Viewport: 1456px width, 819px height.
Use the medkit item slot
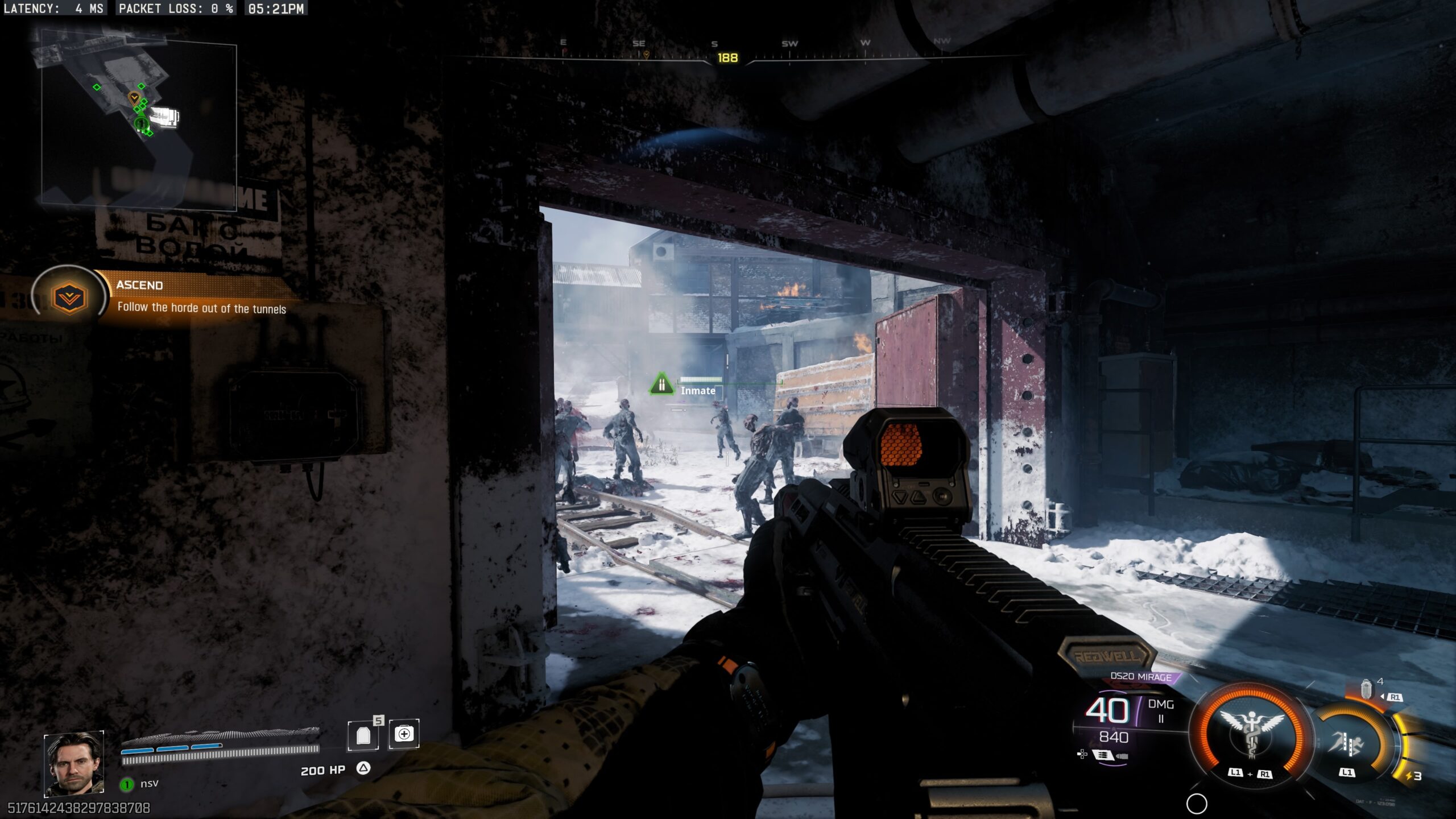pos(404,734)
